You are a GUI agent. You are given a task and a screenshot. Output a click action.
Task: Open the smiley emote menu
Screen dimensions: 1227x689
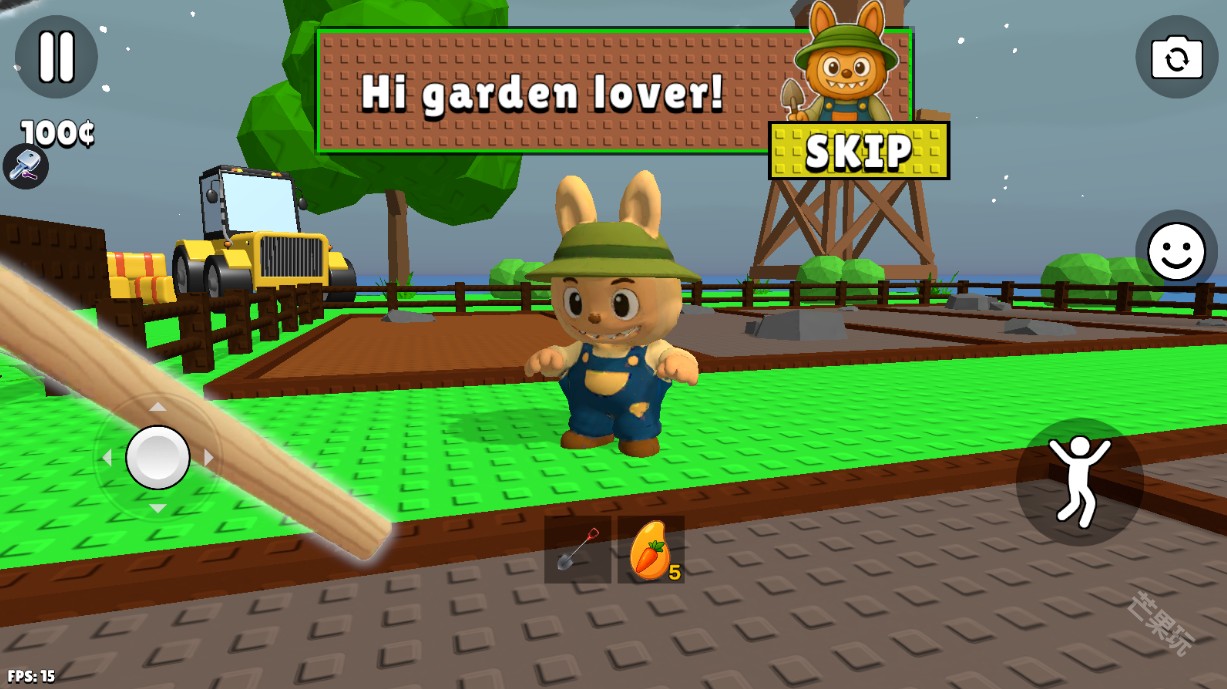(x=1176, y=251)
